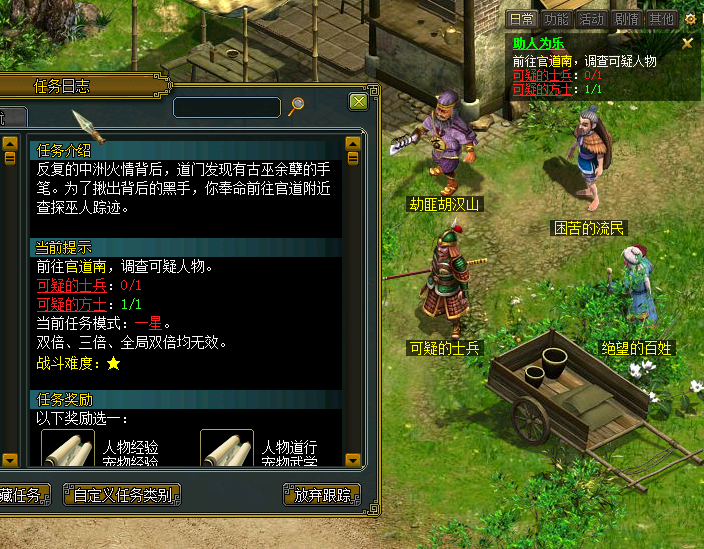Select the 其他 tracker tab

661,19
